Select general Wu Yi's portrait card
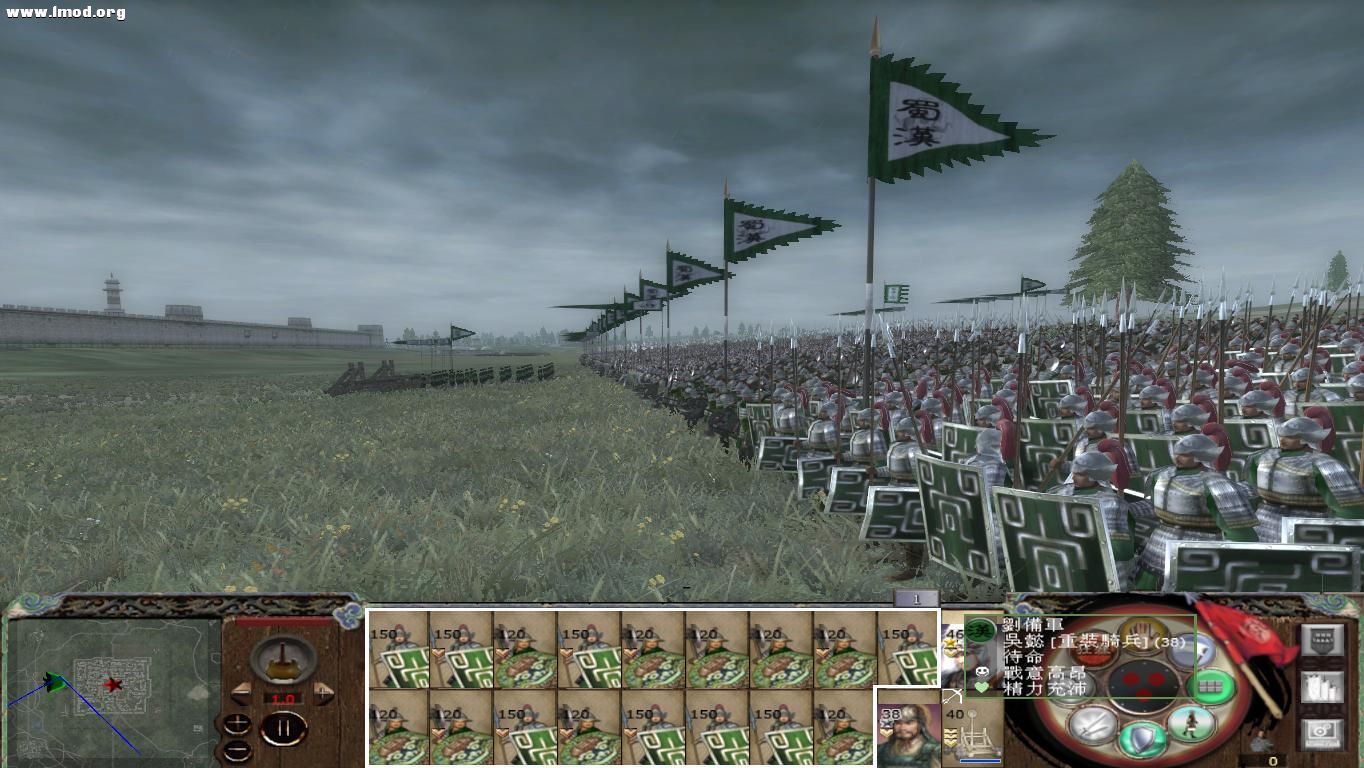This screenshot has width=1364, height=768. coord(906,734)
